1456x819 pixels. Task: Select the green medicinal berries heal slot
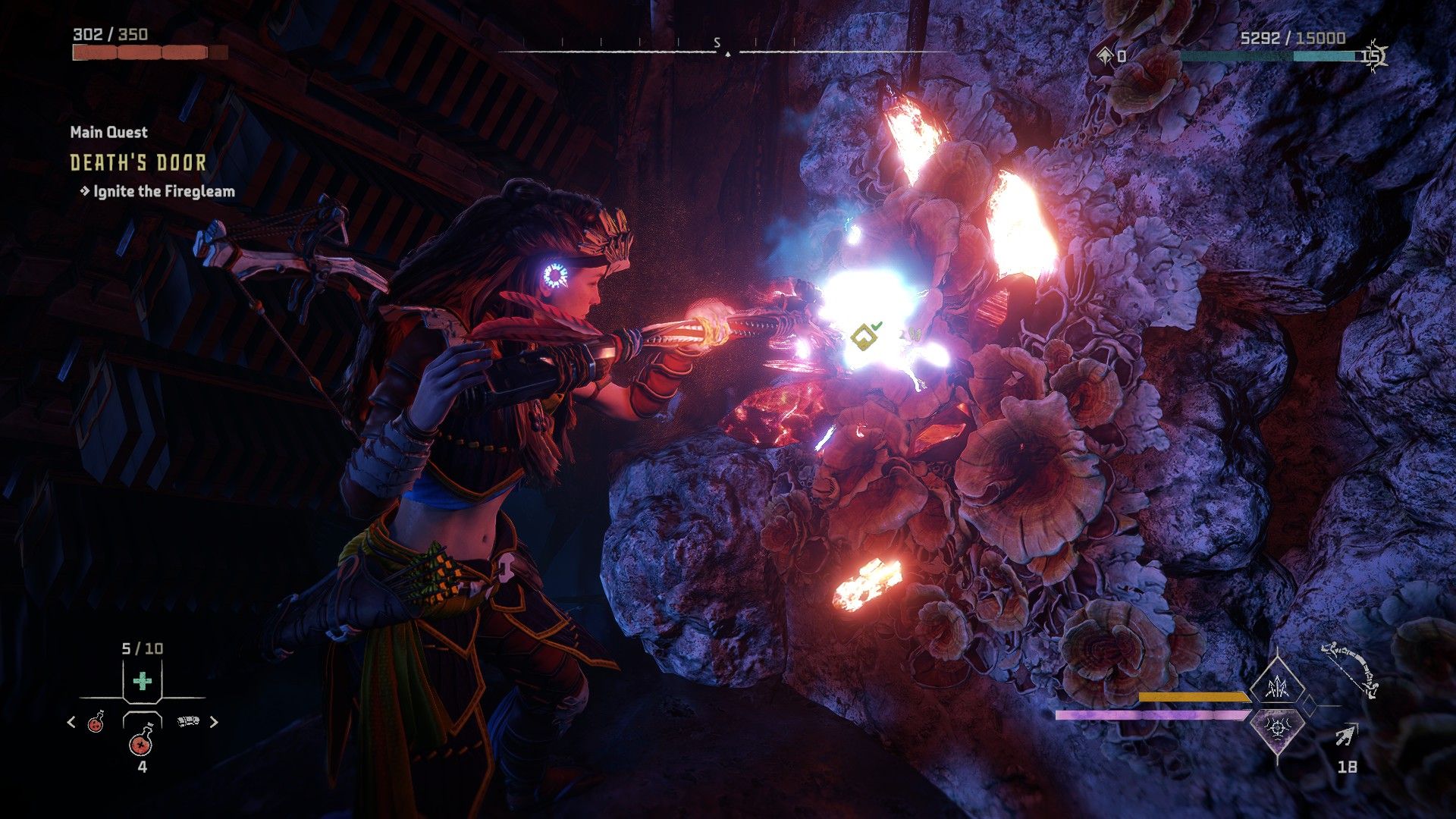(x=142, y=681)
